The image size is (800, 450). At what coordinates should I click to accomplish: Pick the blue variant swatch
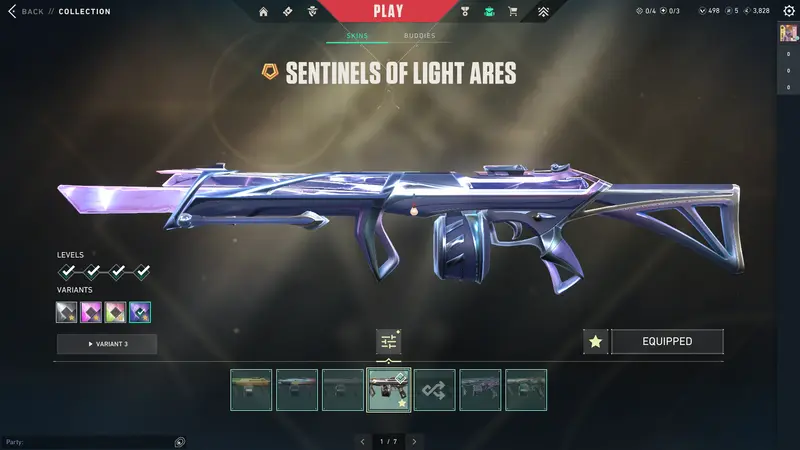click(140, 312)
